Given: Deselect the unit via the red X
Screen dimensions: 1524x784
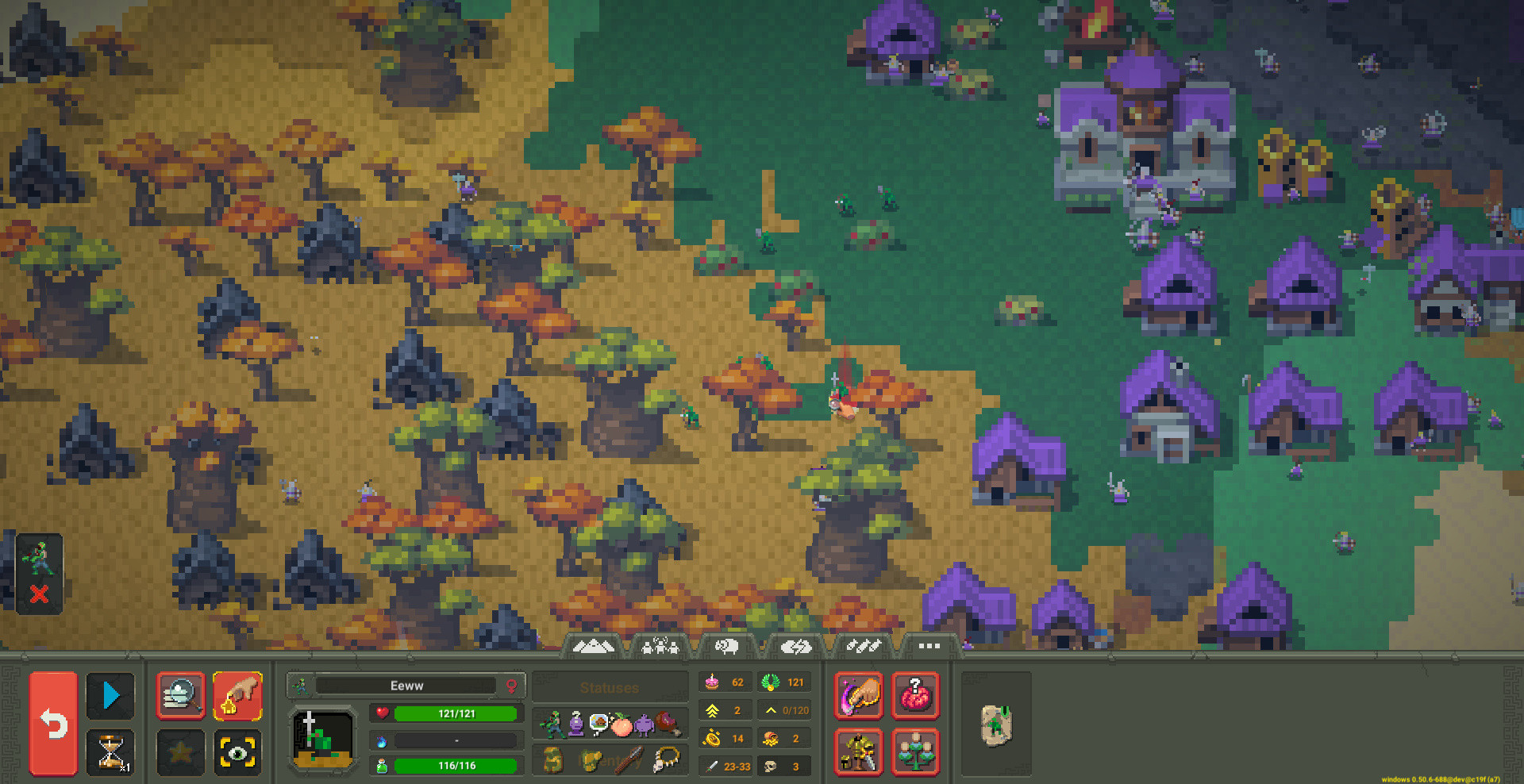Looking at the screenshot, I should coord(40,595).
